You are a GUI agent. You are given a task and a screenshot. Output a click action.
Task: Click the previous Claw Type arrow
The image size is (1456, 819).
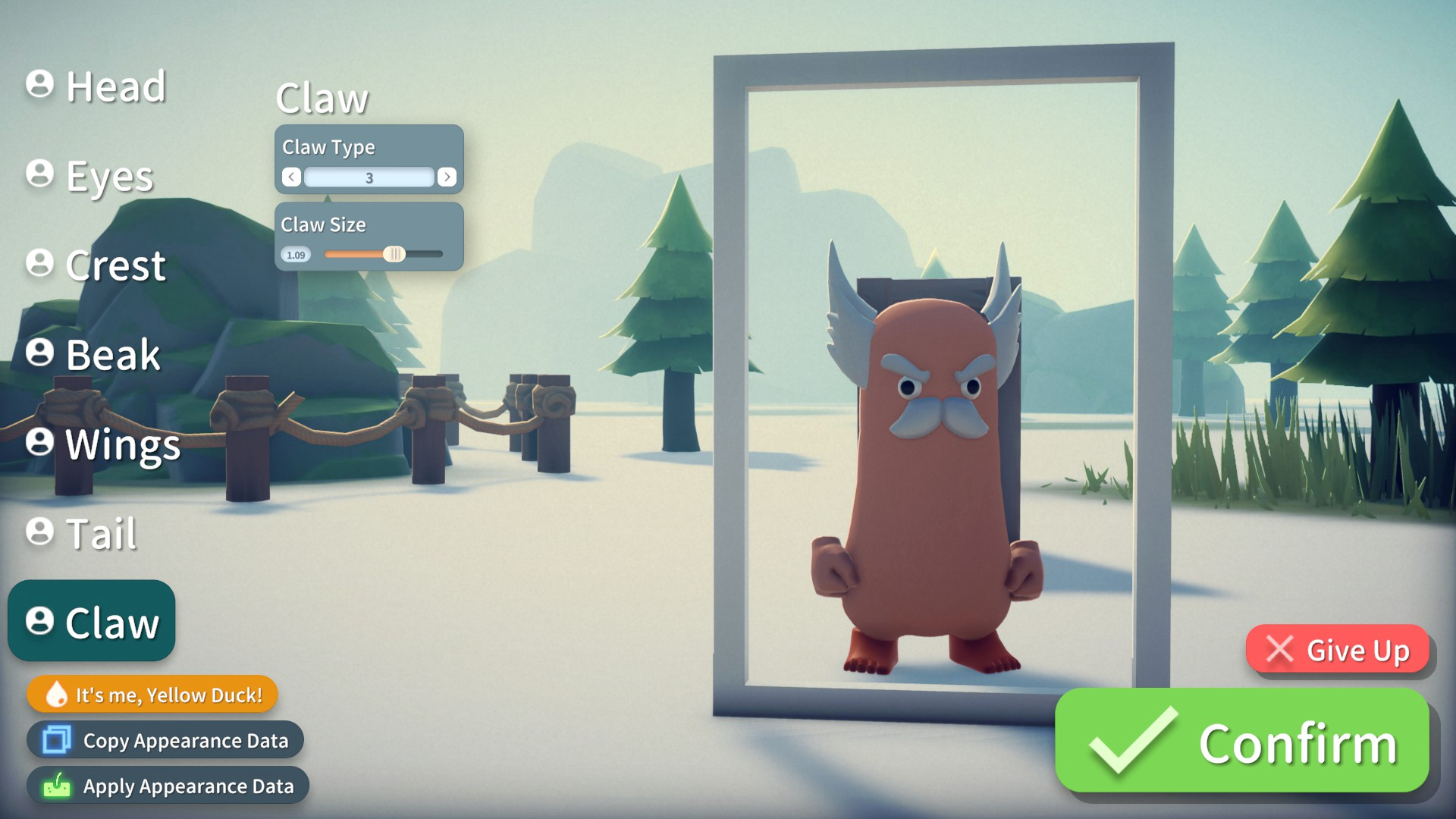click(291, 177)
